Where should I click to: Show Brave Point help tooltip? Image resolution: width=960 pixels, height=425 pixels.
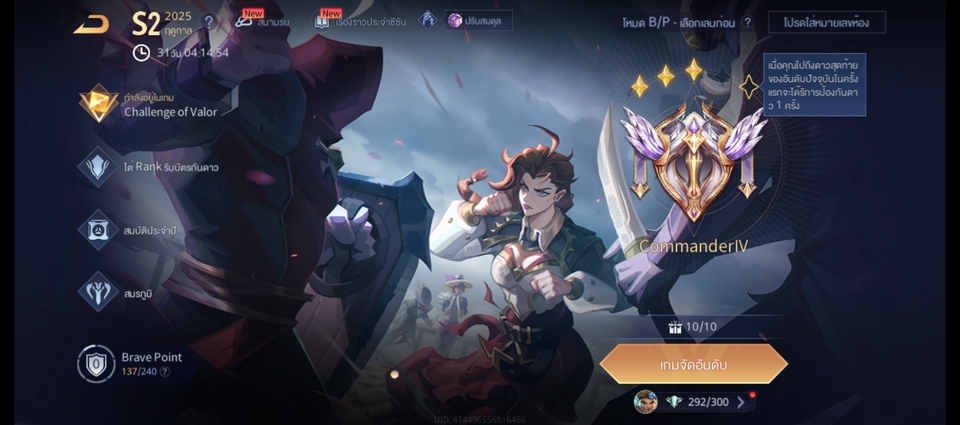point(165,372)
